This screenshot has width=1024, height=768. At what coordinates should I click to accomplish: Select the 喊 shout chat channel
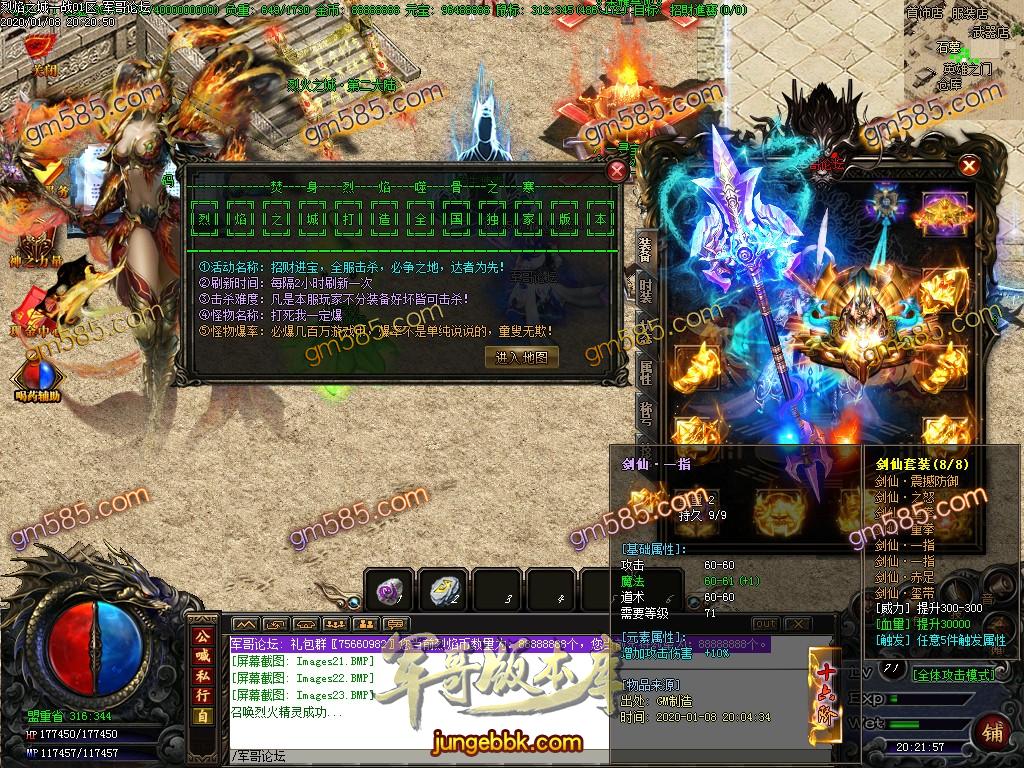click(203, 656)
